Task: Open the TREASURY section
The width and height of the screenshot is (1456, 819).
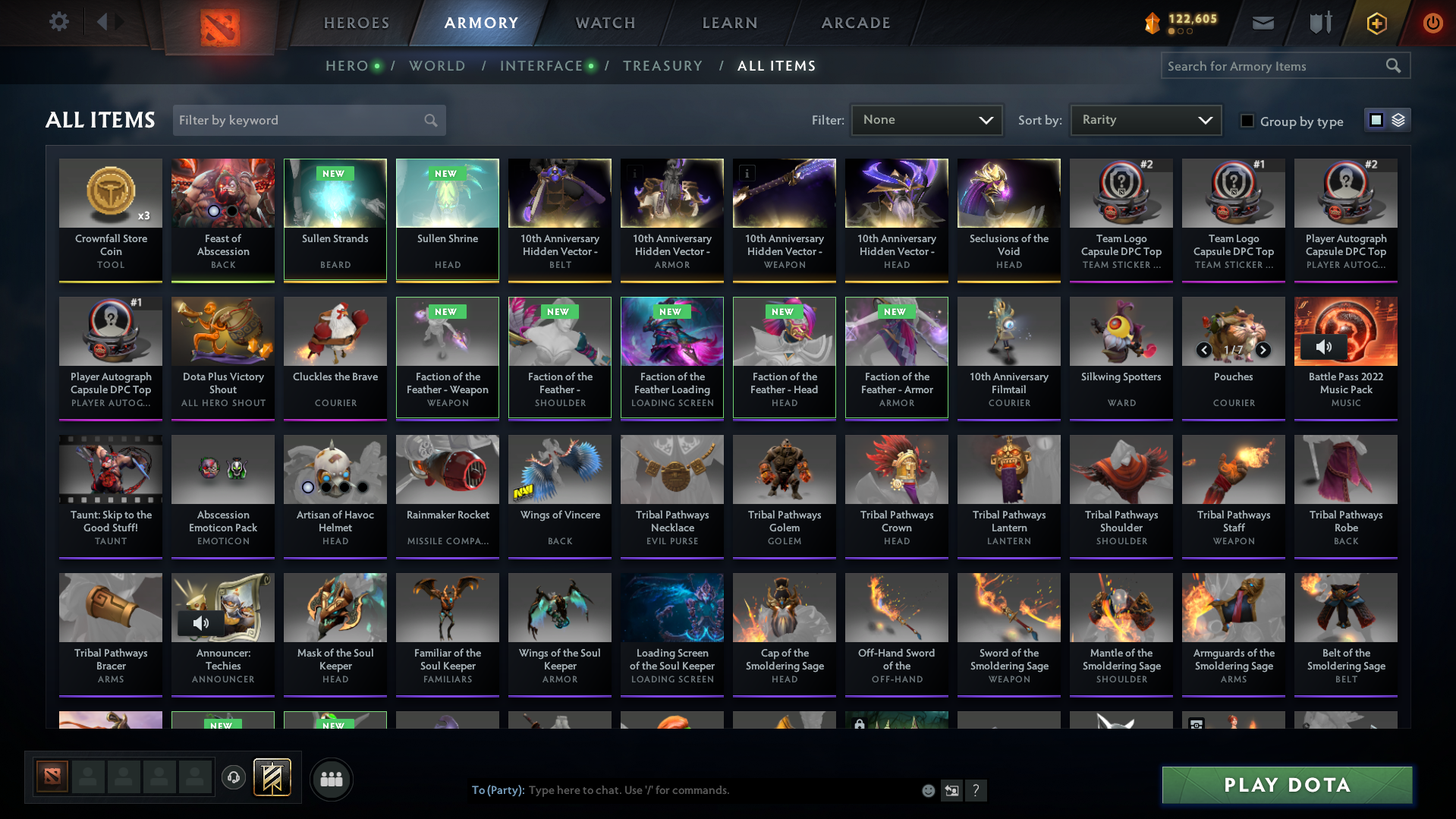Action: click(x=662, y=66)
